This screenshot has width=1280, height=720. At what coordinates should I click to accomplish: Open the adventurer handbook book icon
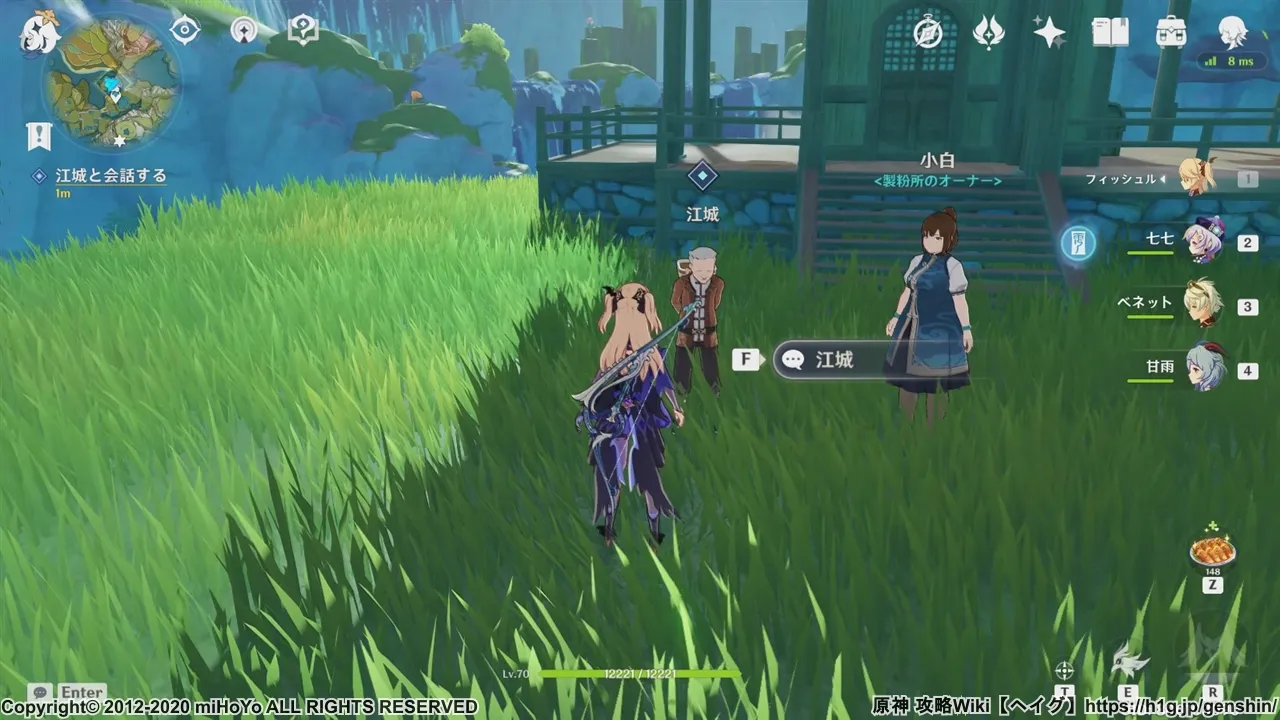(x=1110, y=32)
